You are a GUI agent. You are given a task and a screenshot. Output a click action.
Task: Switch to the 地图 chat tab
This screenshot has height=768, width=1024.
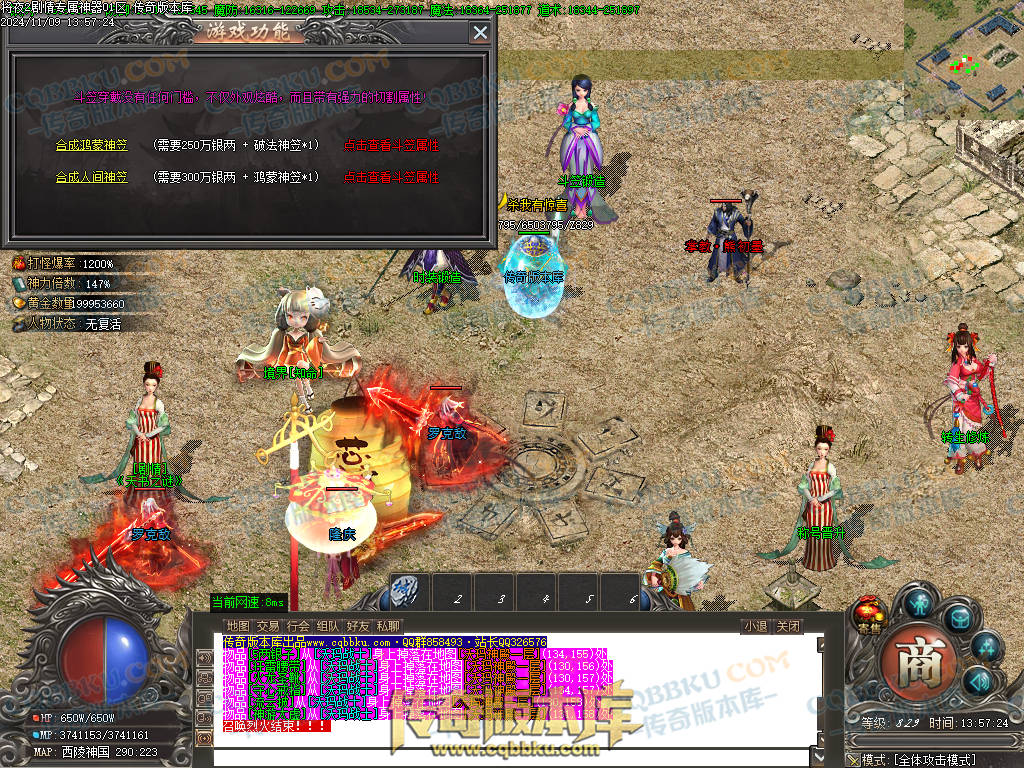(238, 626)
